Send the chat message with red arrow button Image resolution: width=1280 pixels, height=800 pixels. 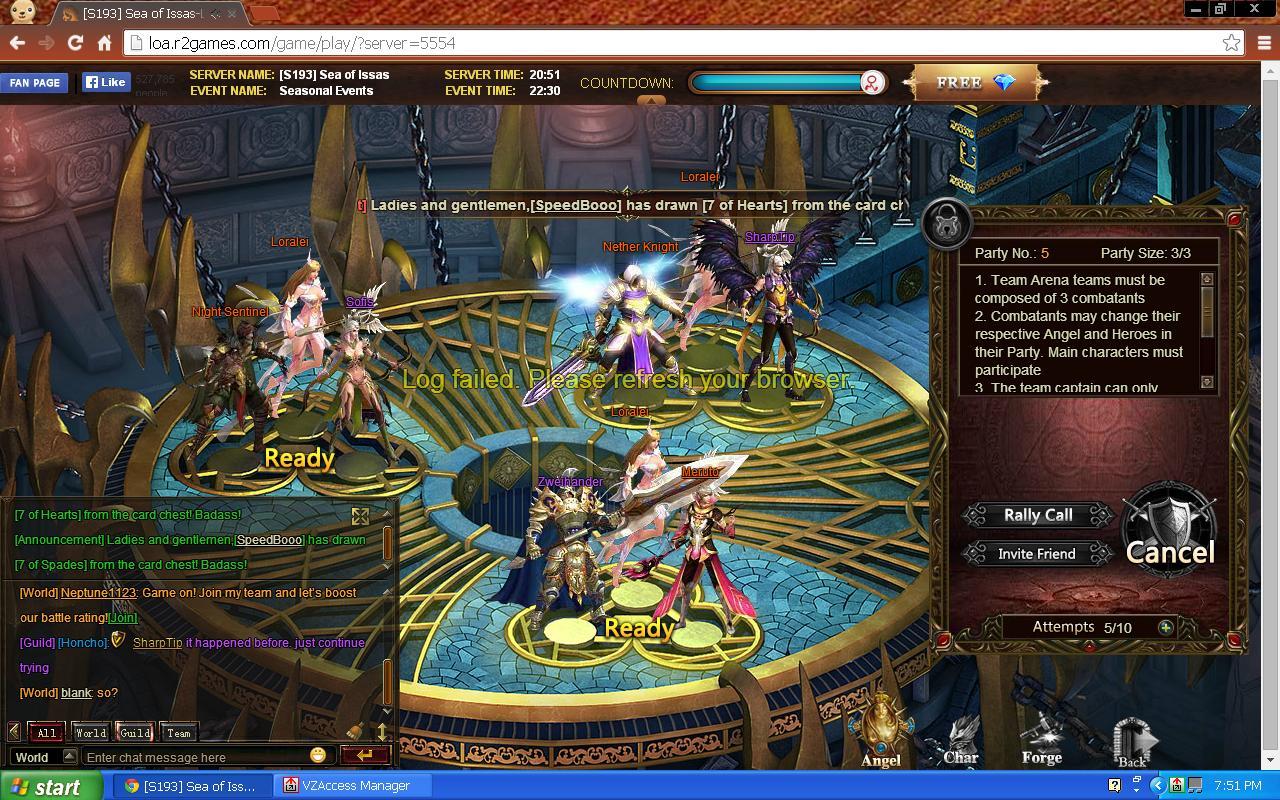[x=364, y=755]
